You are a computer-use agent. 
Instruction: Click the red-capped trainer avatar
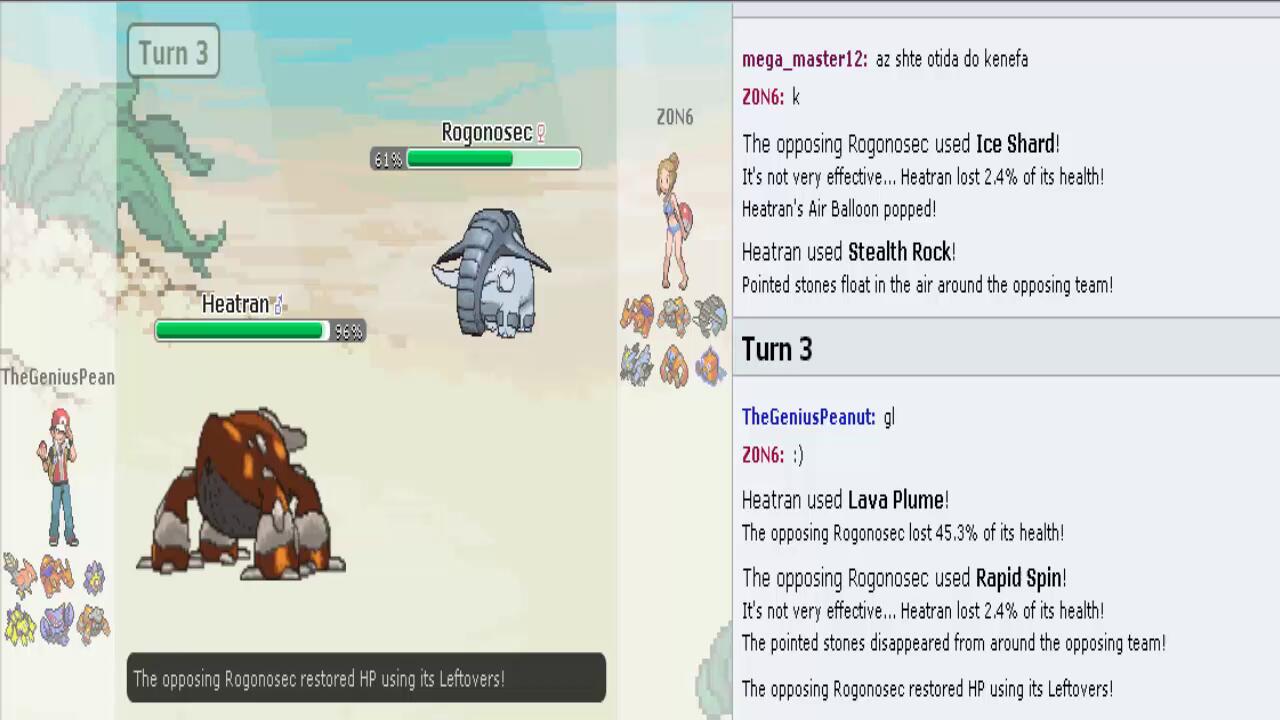60,476
